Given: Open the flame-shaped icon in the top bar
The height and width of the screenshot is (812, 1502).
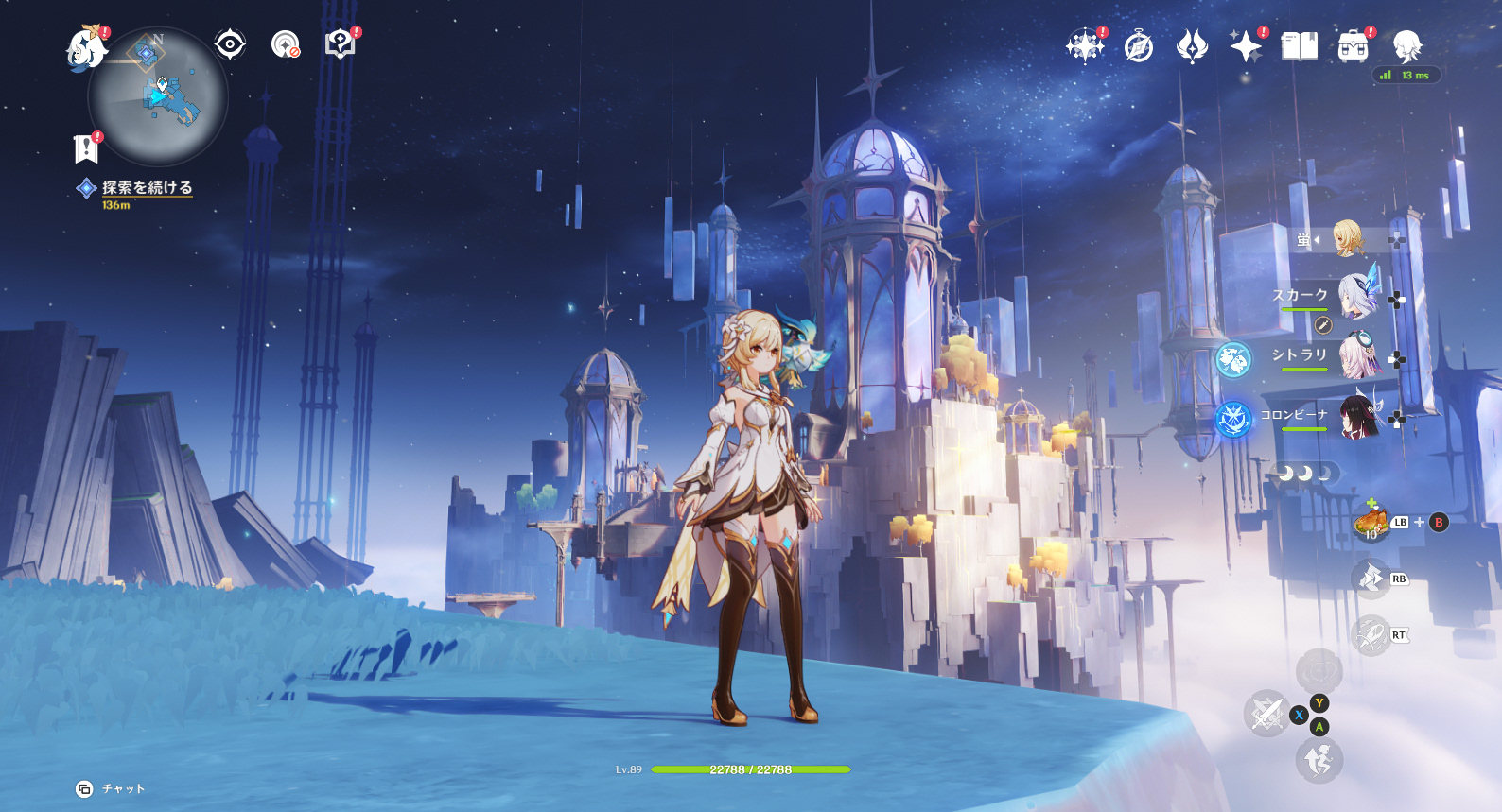Looking at the screenshot, I should coord(1192,45).
